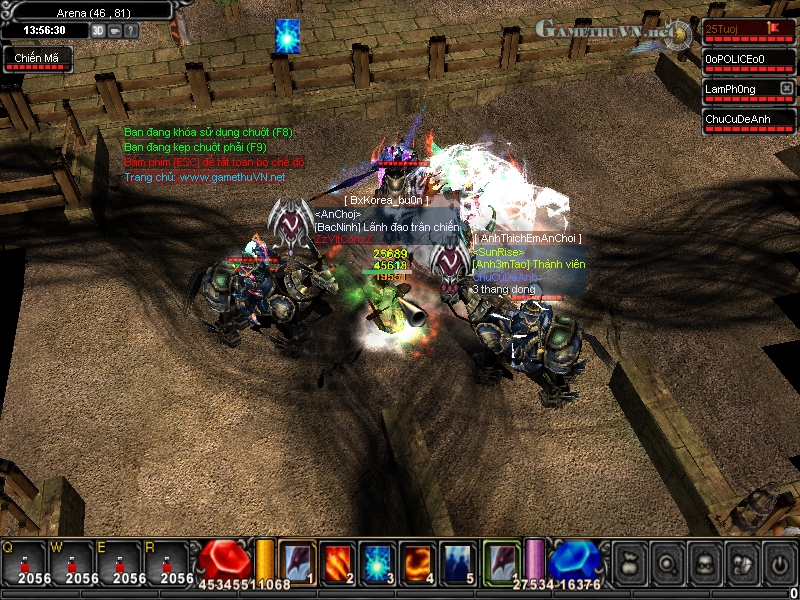Open the current skill selector with green frame
This screenshot has height=600, width=800.
[x=503, y=560]
